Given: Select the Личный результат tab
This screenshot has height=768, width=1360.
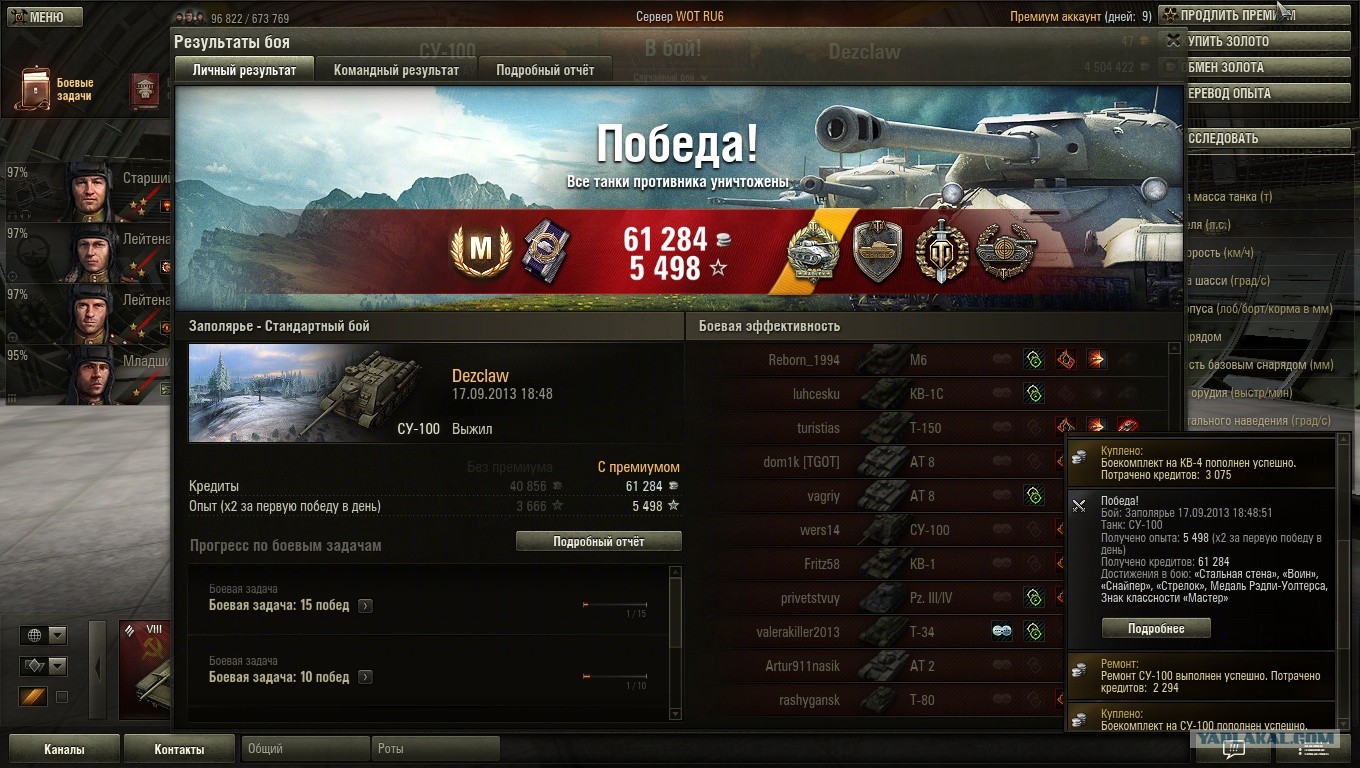Looking at the screenshot, I should [244, 70].
